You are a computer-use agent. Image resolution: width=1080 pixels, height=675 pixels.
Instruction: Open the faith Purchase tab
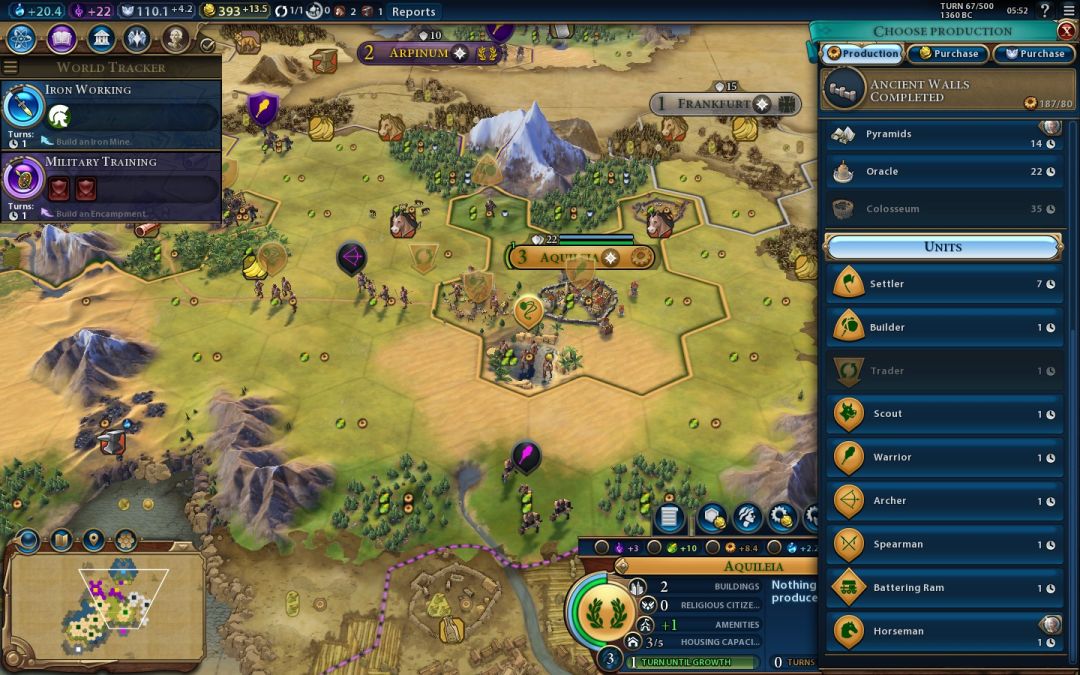point(1035,54)
